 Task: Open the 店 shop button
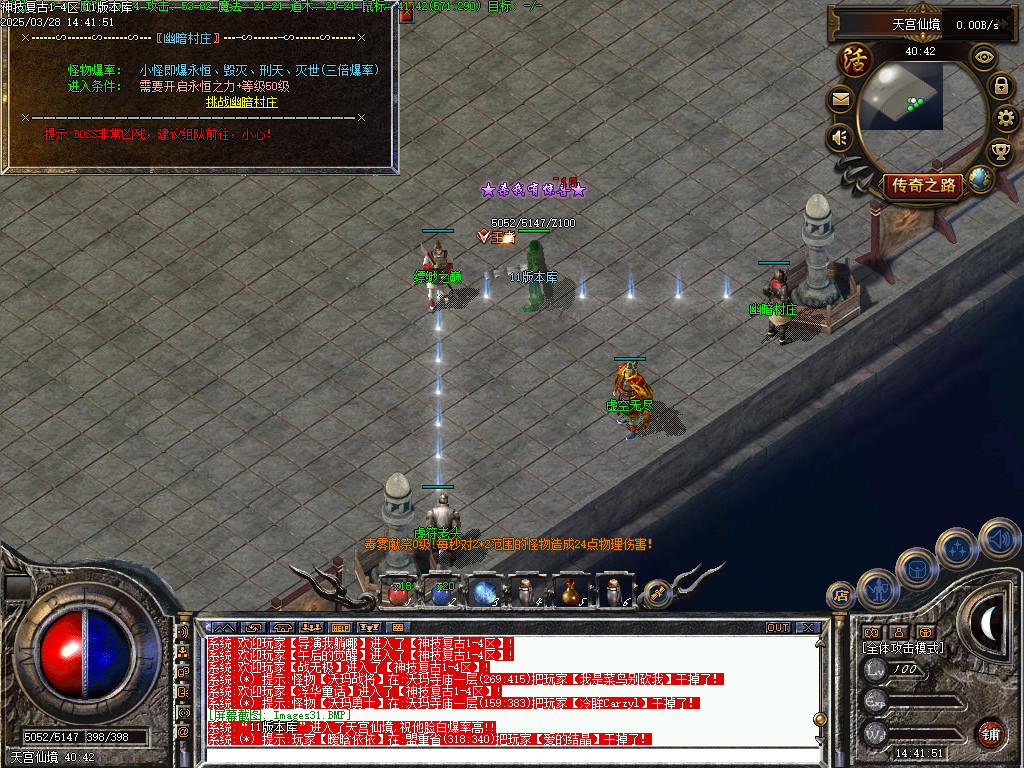pos(840,596)
